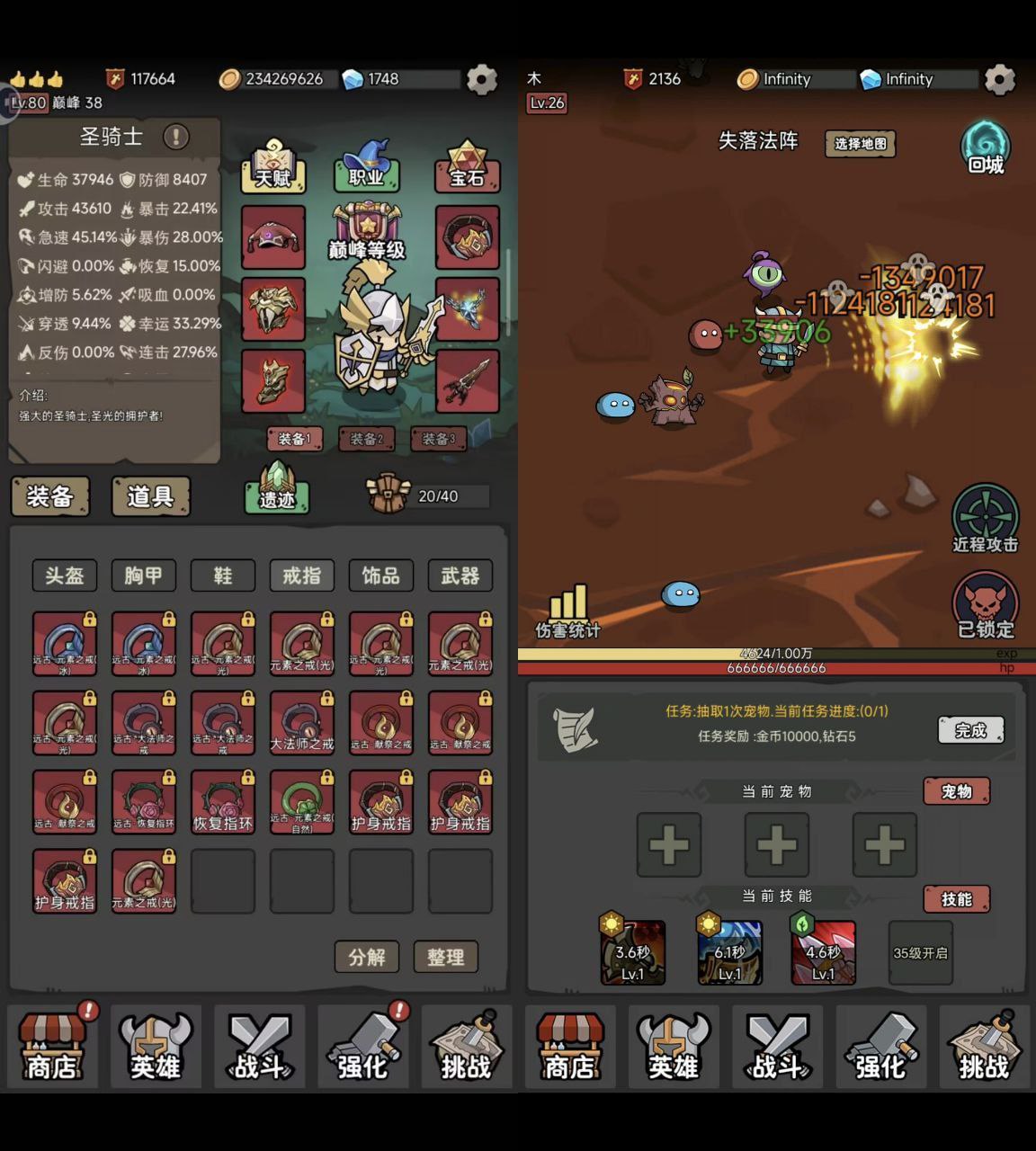Open the 选择地图 map selection
Image resolution: width=1036 pixels, height=1151 pixels.
(x=860, y=144)
